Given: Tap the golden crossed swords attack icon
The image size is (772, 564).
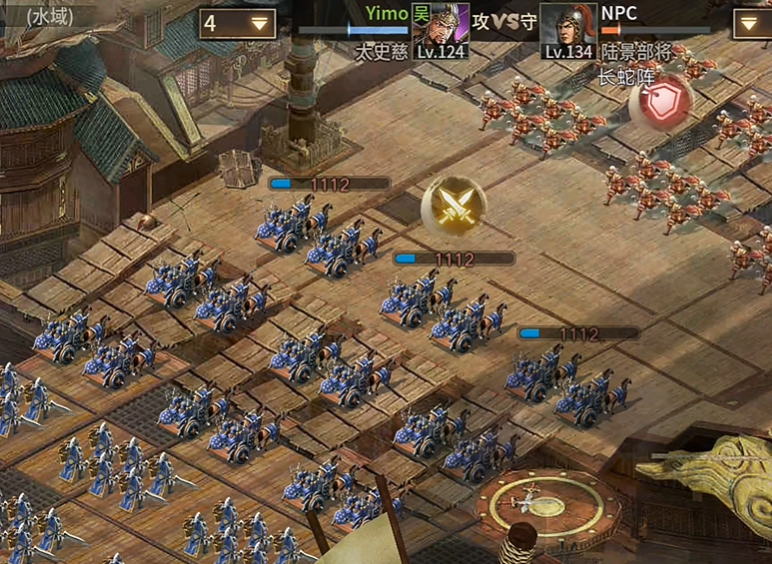Looking at the screenshot, I should coord(453,206).
